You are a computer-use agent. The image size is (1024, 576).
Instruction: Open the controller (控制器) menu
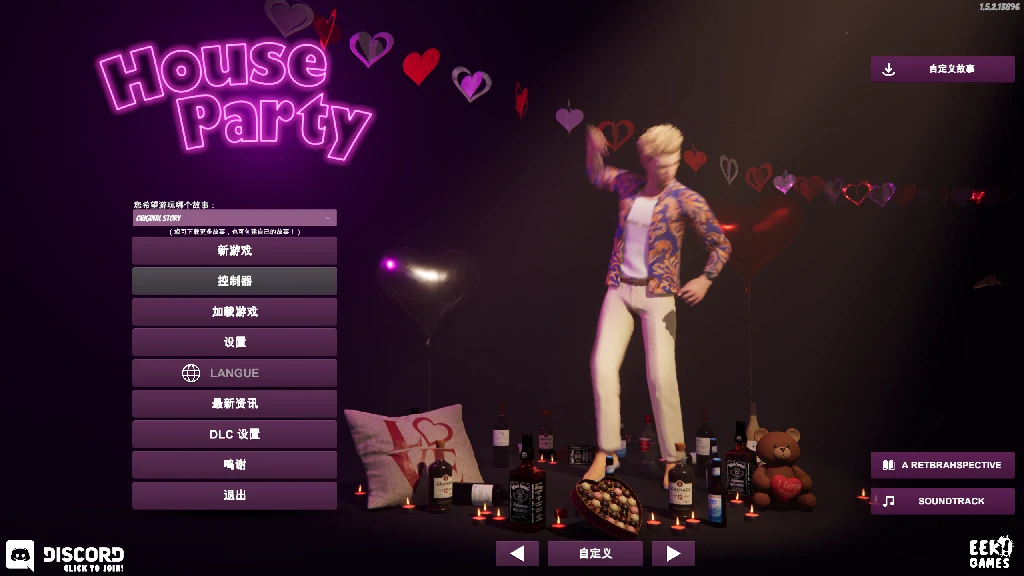pos(234,281)
